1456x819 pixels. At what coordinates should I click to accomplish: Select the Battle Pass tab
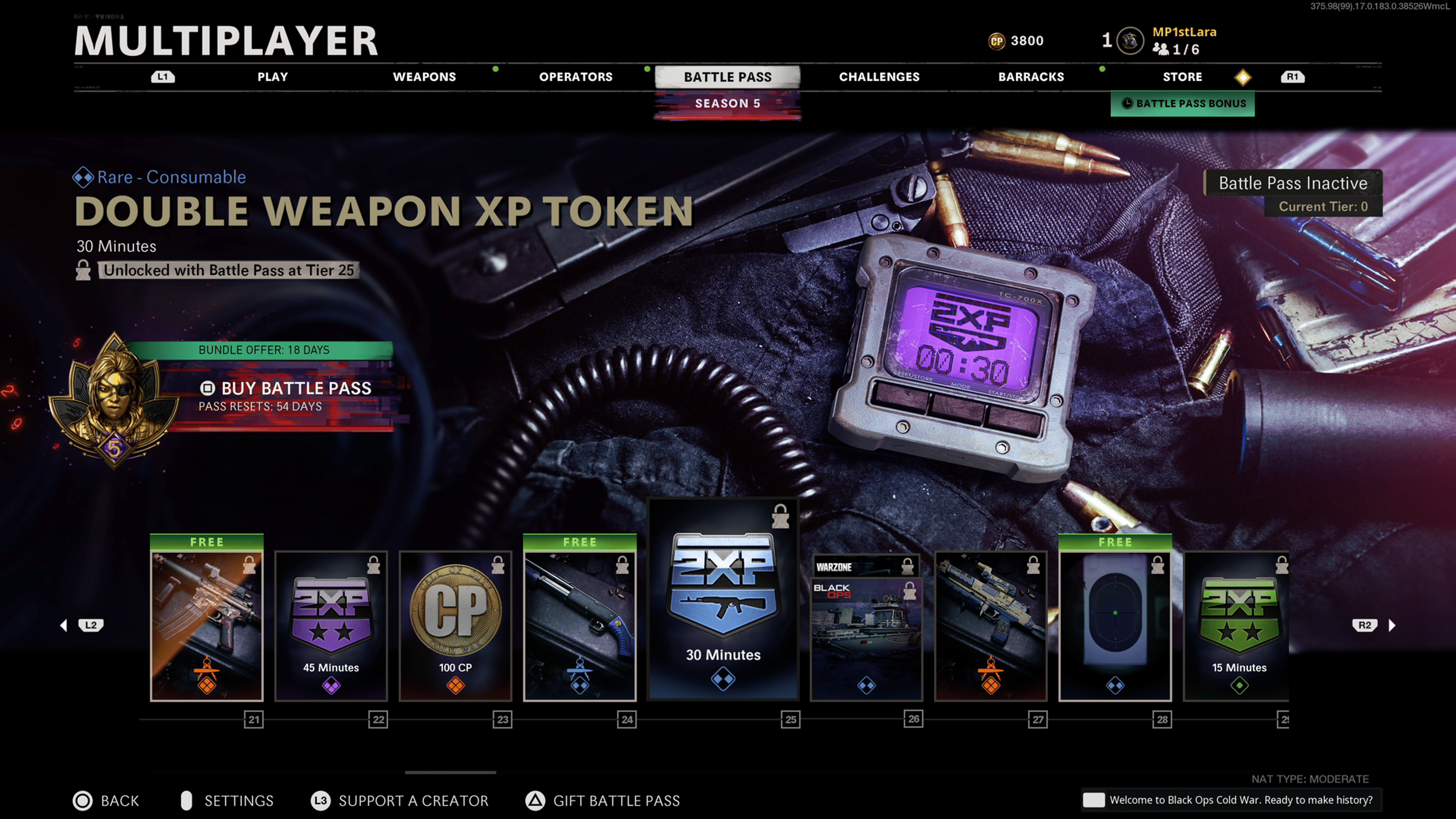728,77
